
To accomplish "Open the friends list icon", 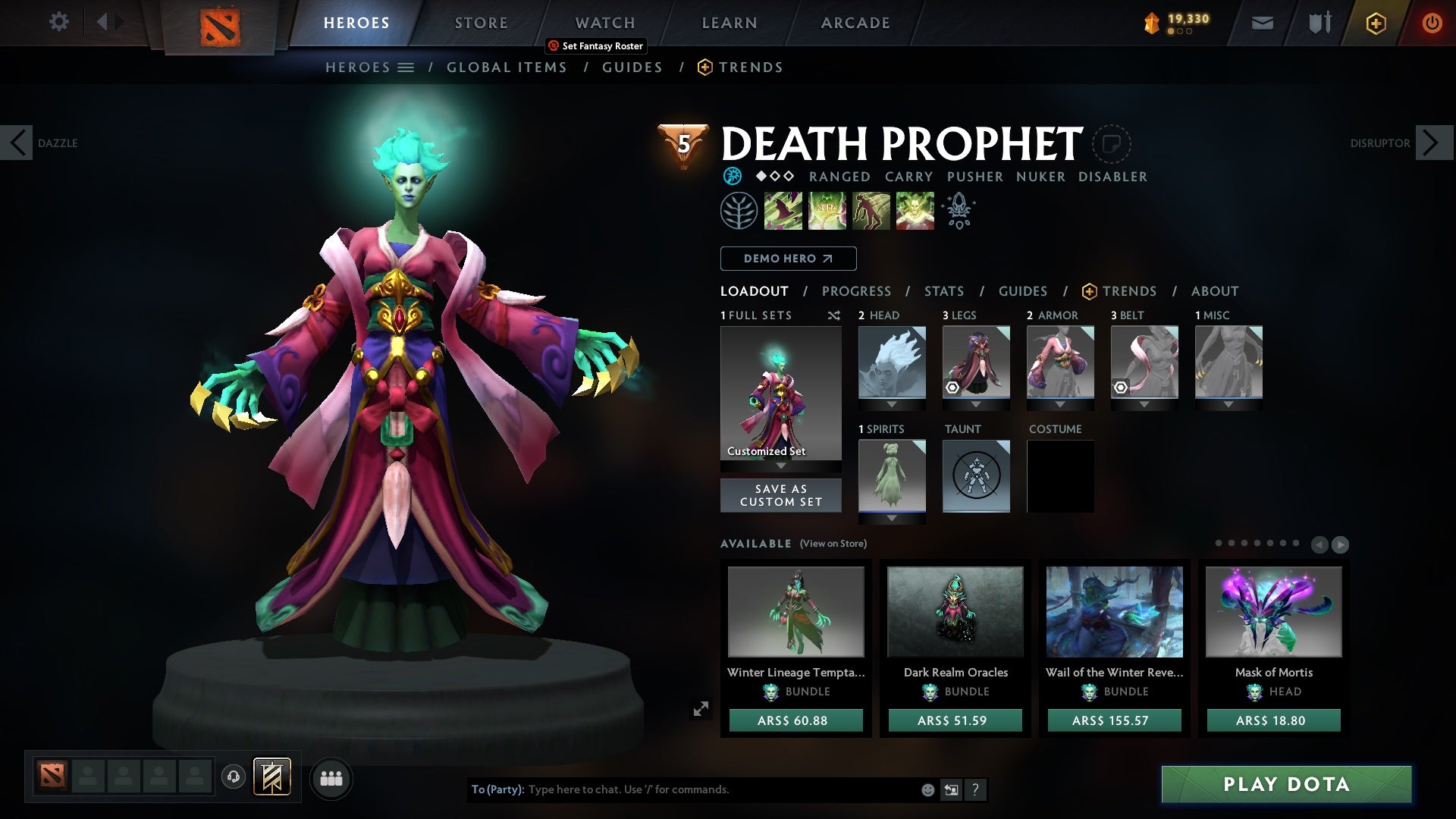I will tap(331, 778).
